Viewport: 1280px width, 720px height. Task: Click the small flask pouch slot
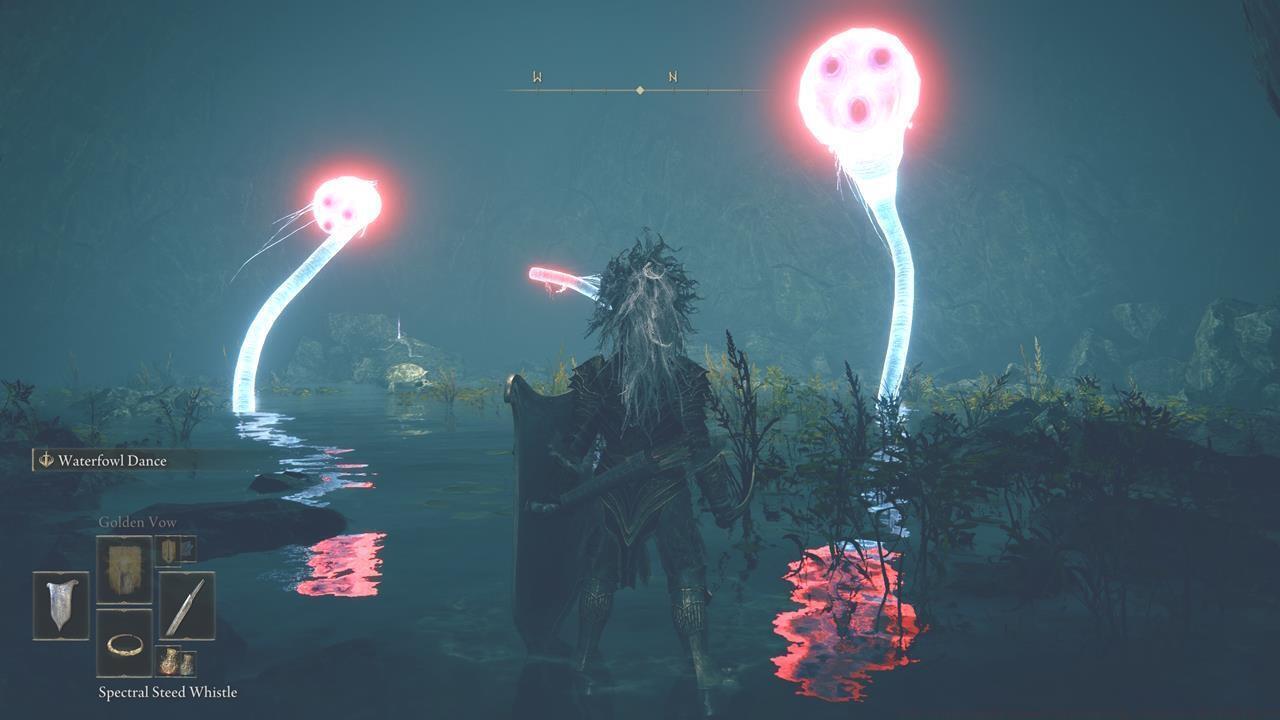(x=175, y=661)
